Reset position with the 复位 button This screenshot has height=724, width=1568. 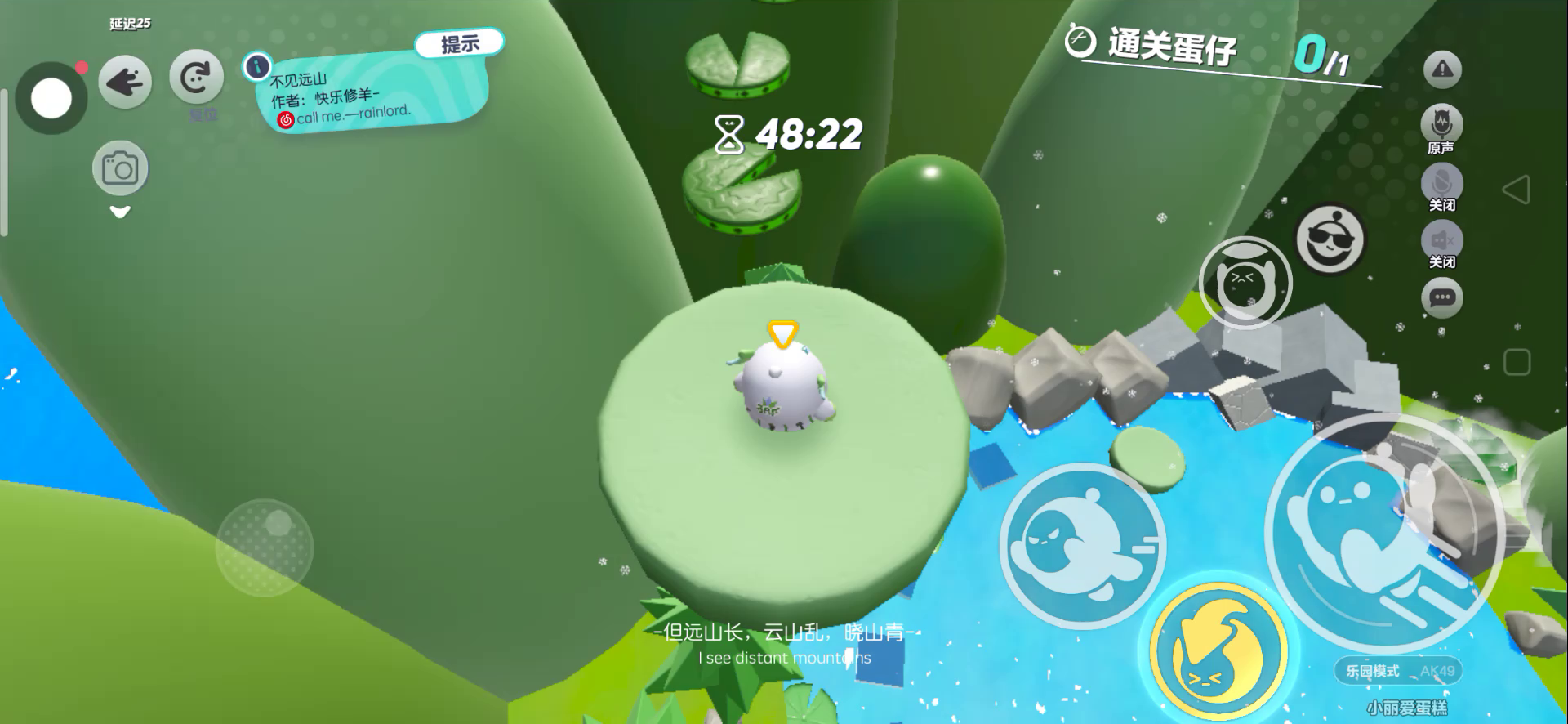coord(196,79)
